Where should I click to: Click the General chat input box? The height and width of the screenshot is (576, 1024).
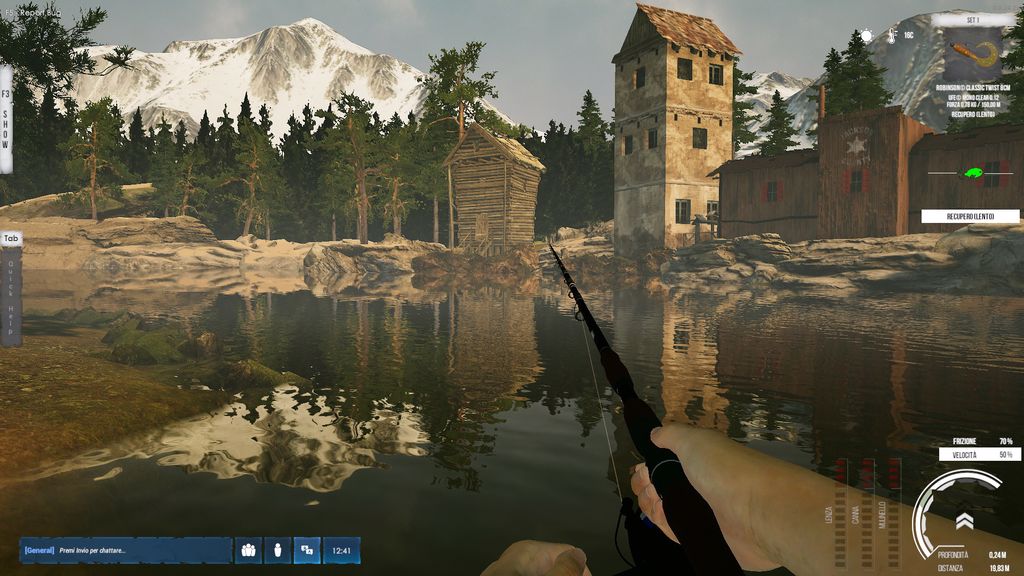tap(126, 550)
